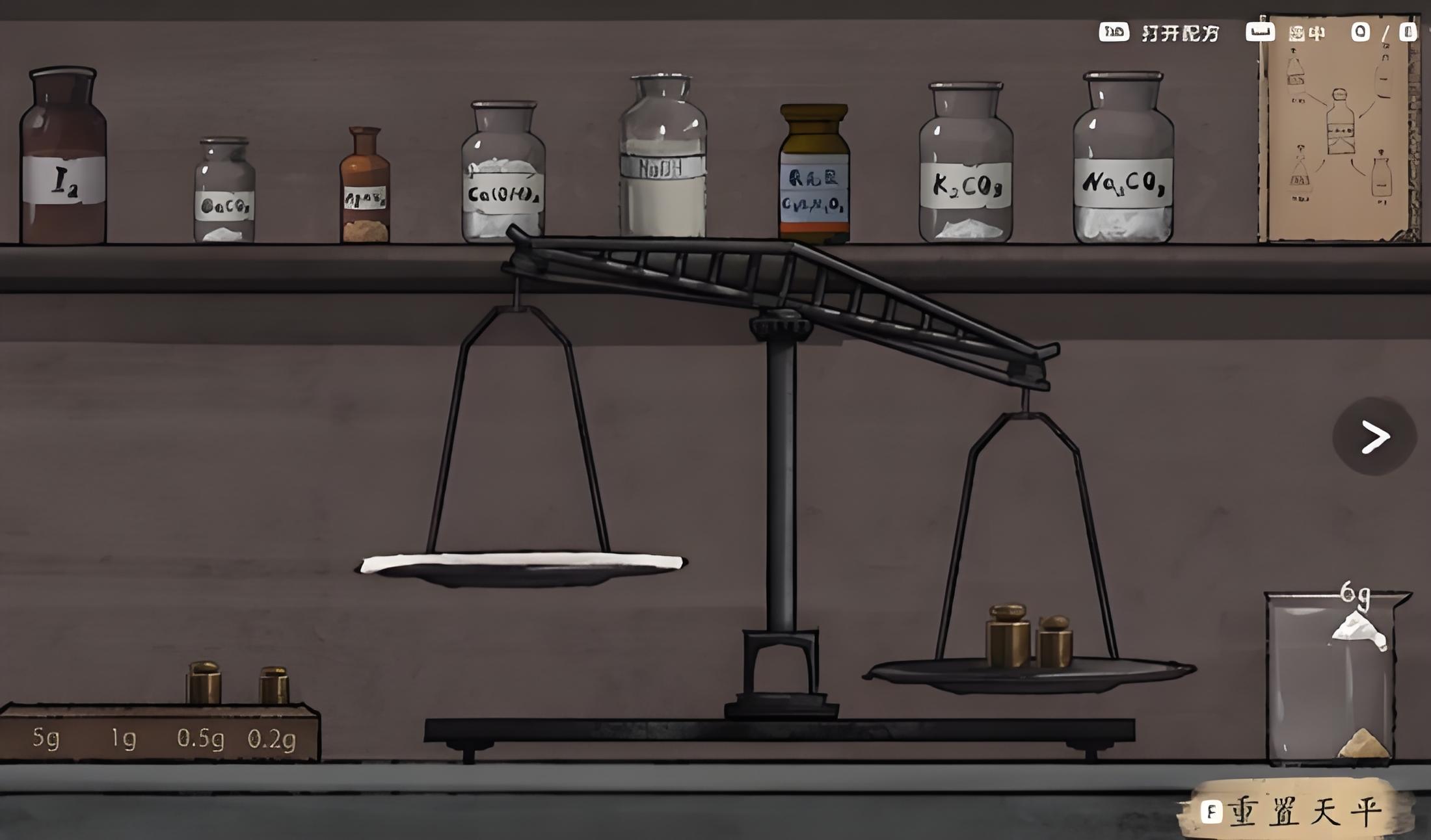Choose the small brown bottle with tan powder
Image resolution: width=1431 pixels, height=840 pixels.
pyautogui.click(x=365, y=189)
